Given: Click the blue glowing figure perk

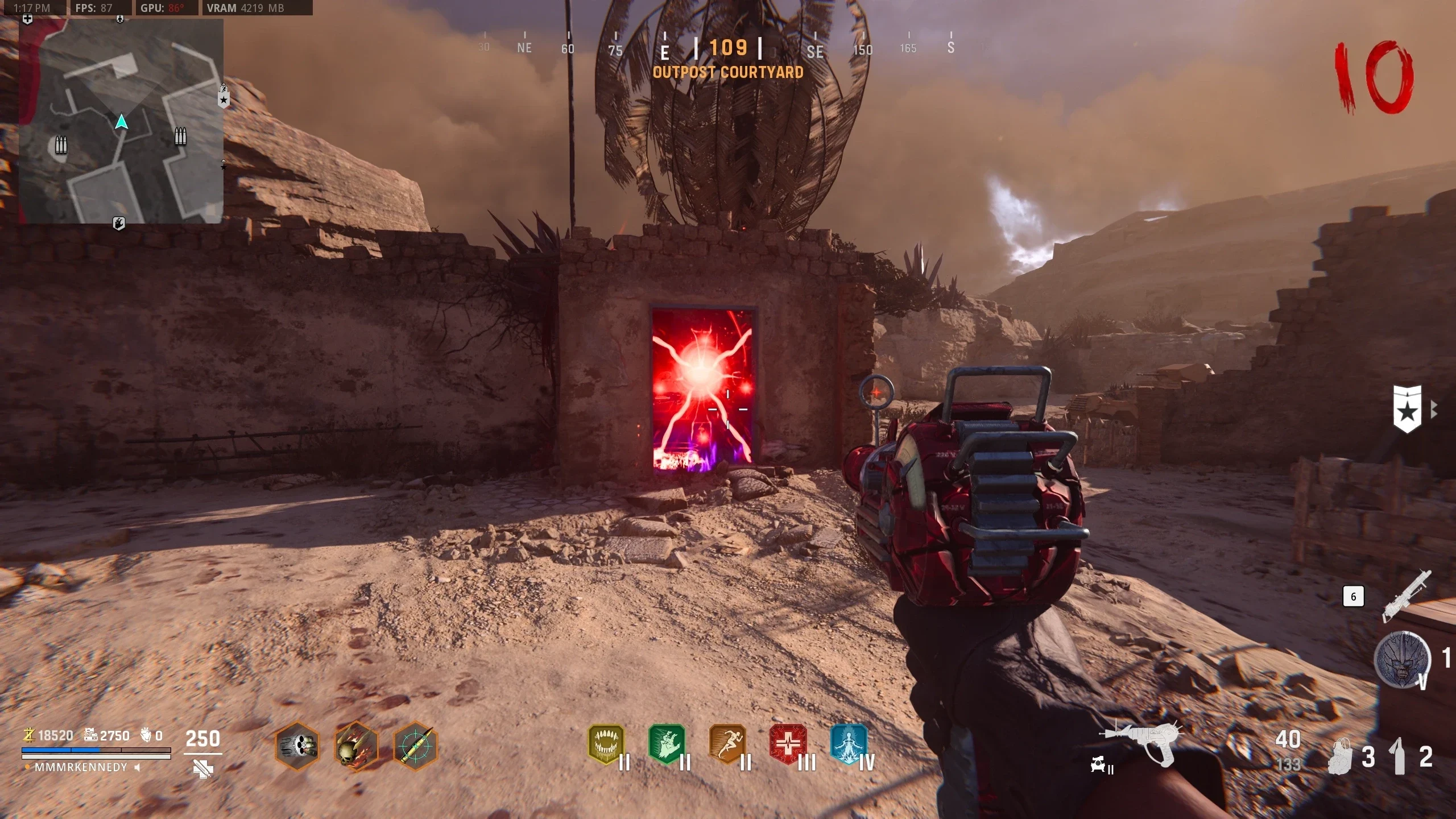Looking at the screenshot, I should [849, 744].
